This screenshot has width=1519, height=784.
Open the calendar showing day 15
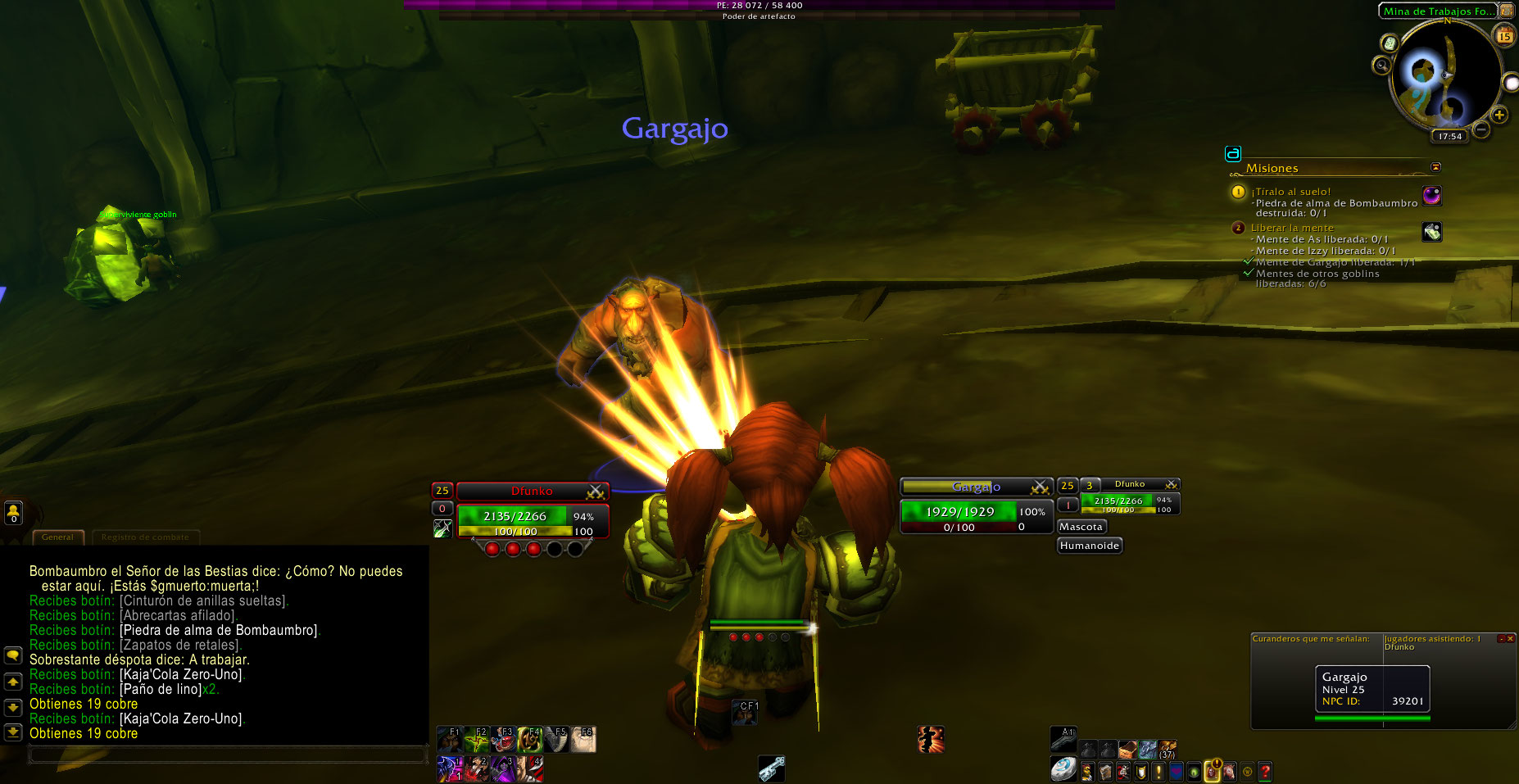[1504, 36]
